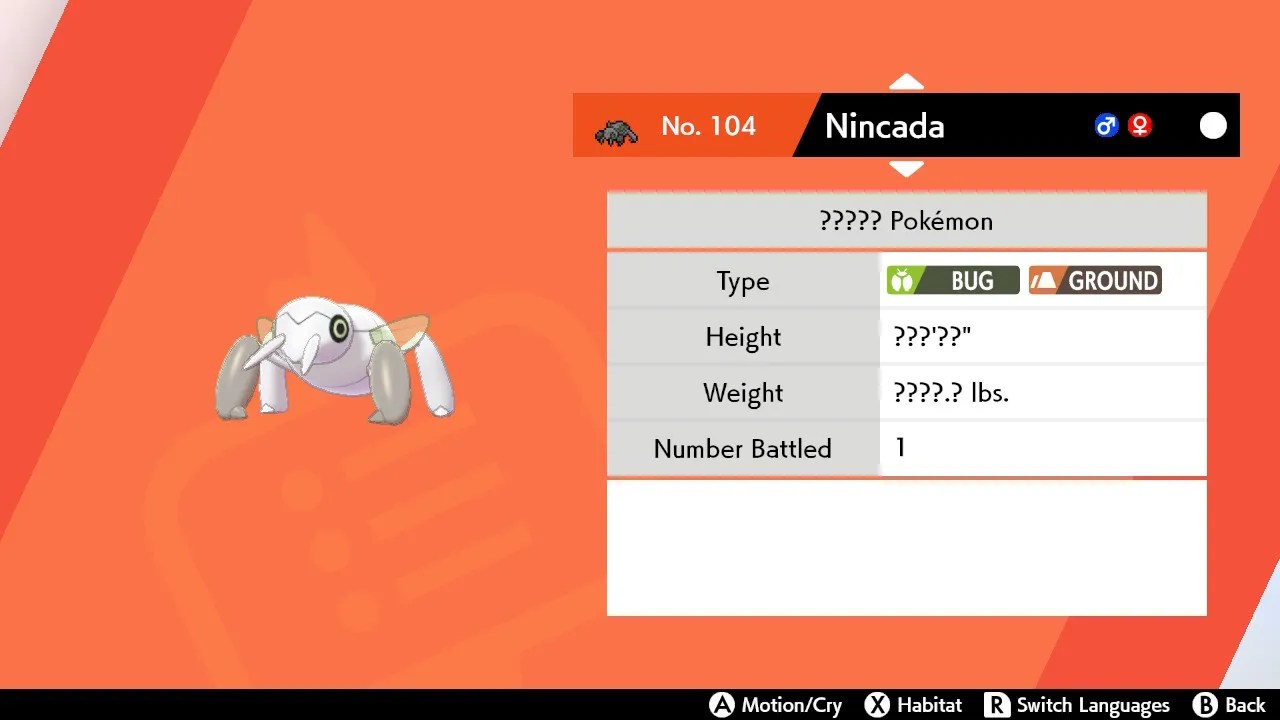1280x720 pixels.
Task: Open Habitat view
Action: pyautogui.click(x=932, y=704)
